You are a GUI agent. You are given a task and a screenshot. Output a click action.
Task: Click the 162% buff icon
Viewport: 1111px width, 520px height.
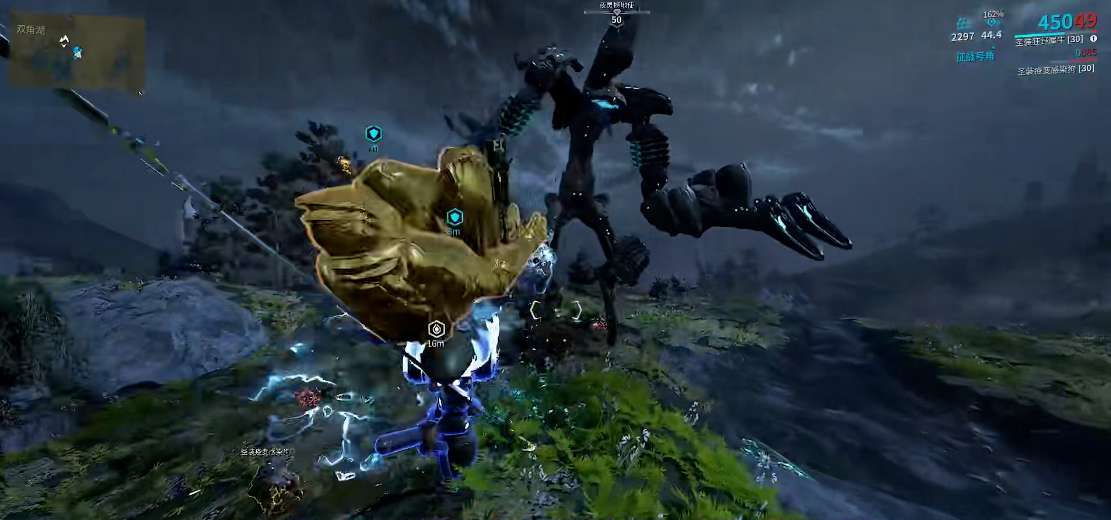(x=992, y=21)
